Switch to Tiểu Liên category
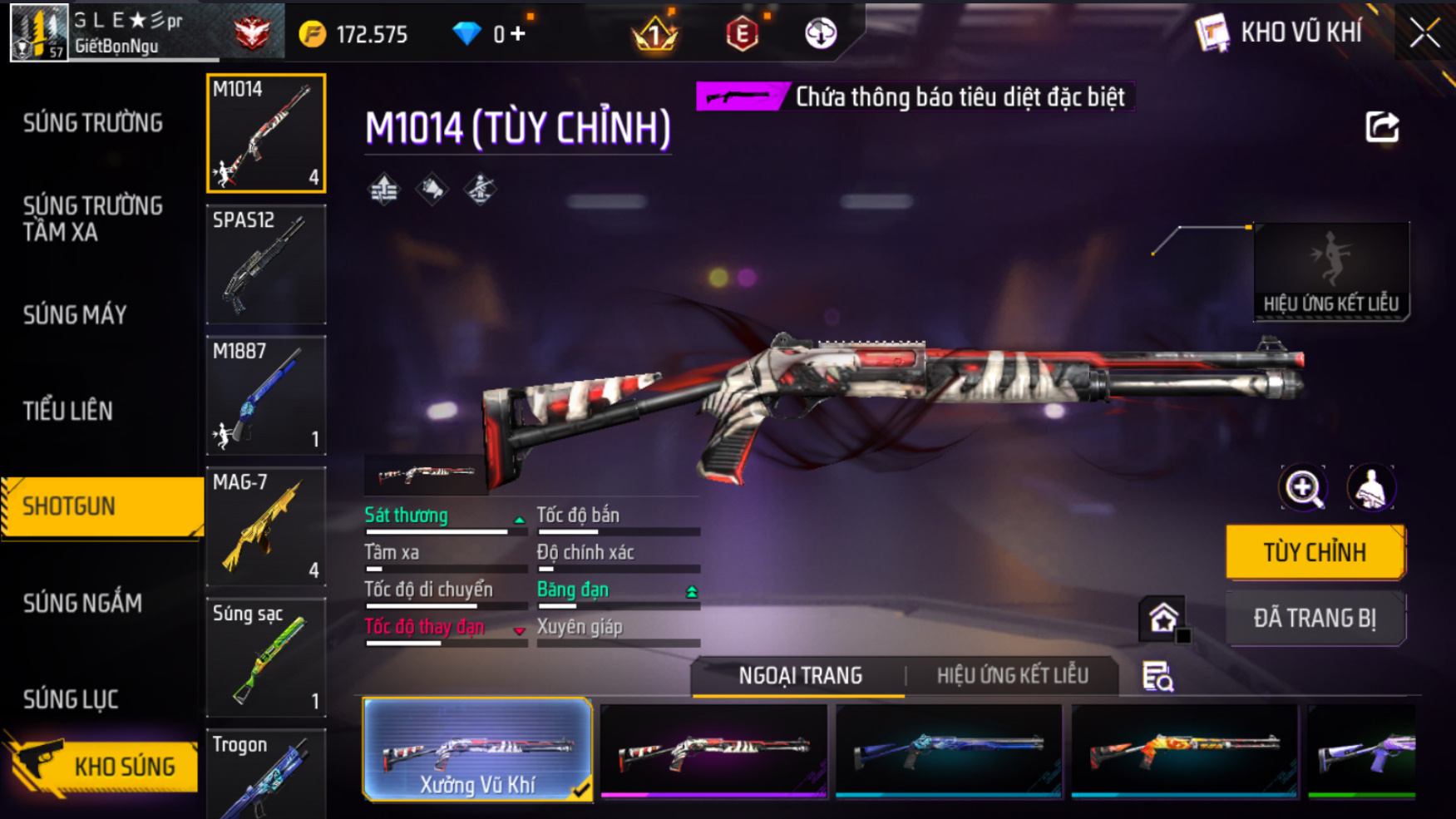Screen dimensions: 1456x819 tap(67, 411)
